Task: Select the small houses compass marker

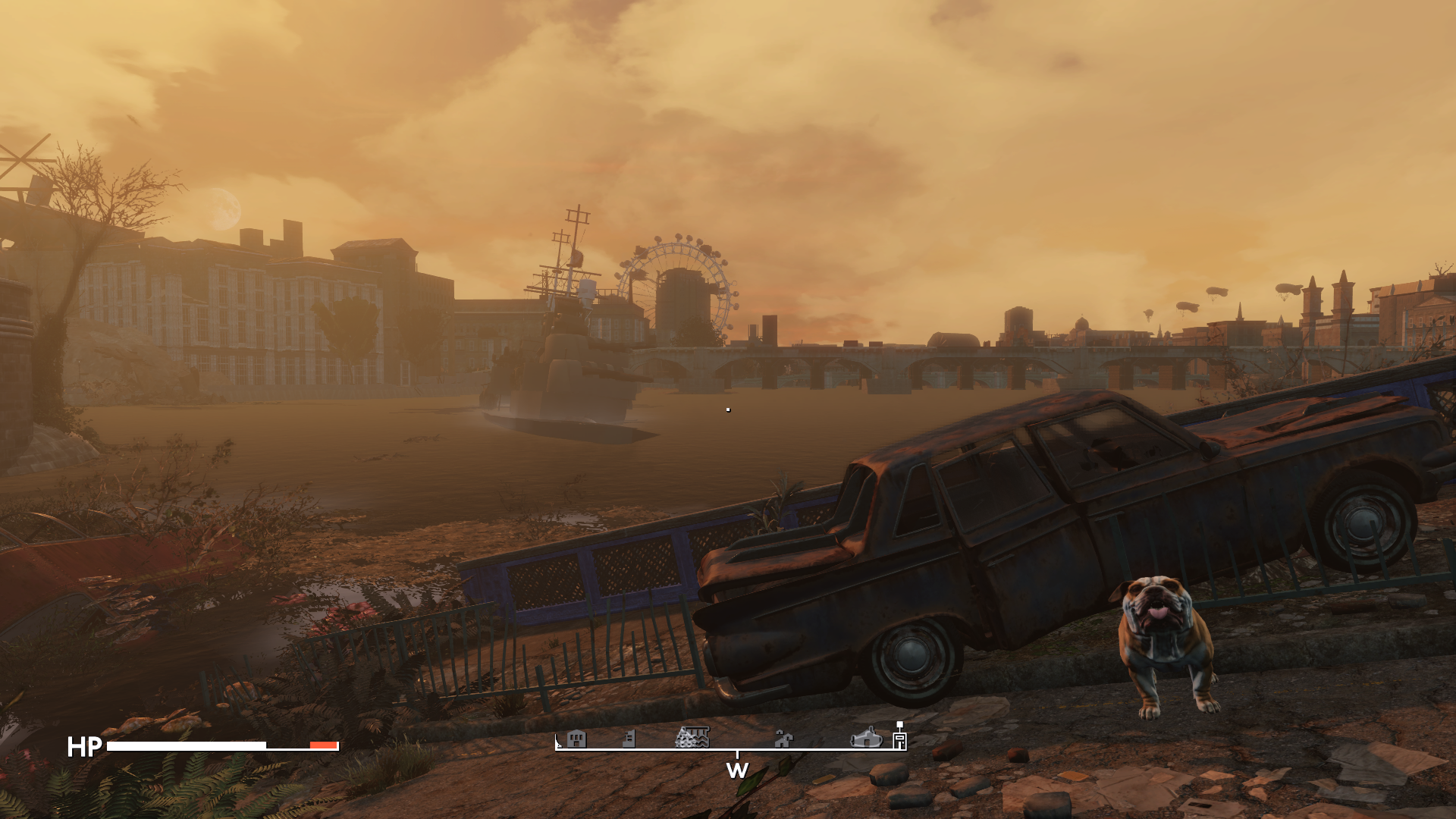Action: (x=783, y=738)
